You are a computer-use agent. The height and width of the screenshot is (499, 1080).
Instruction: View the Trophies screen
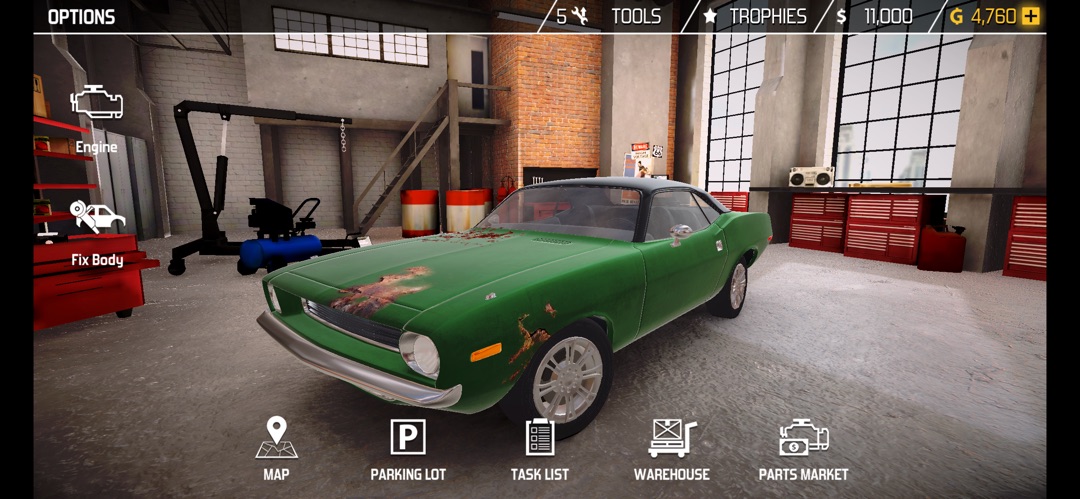(x=756, y=17)
